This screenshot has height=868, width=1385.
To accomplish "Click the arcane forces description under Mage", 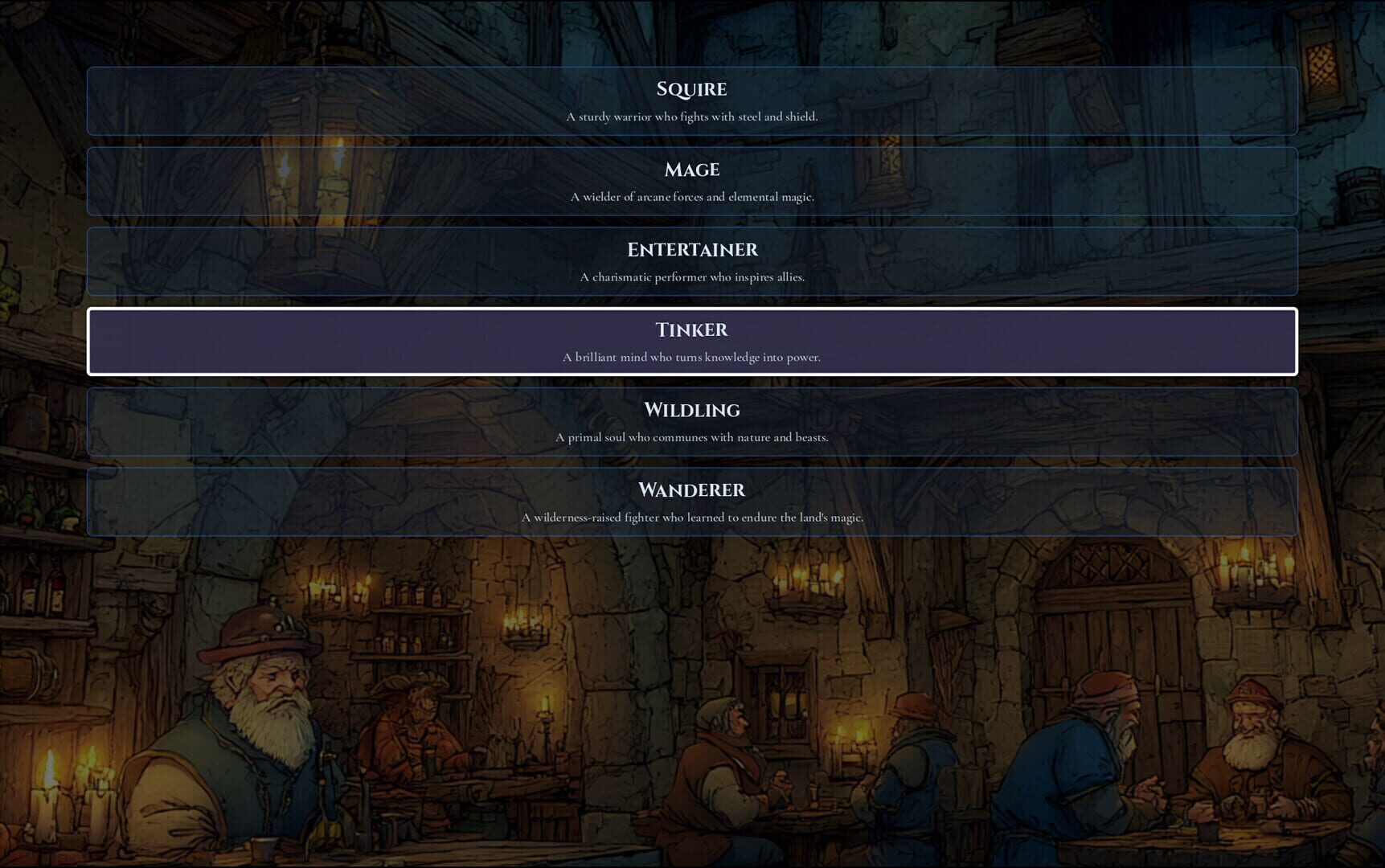I will 693,195.
